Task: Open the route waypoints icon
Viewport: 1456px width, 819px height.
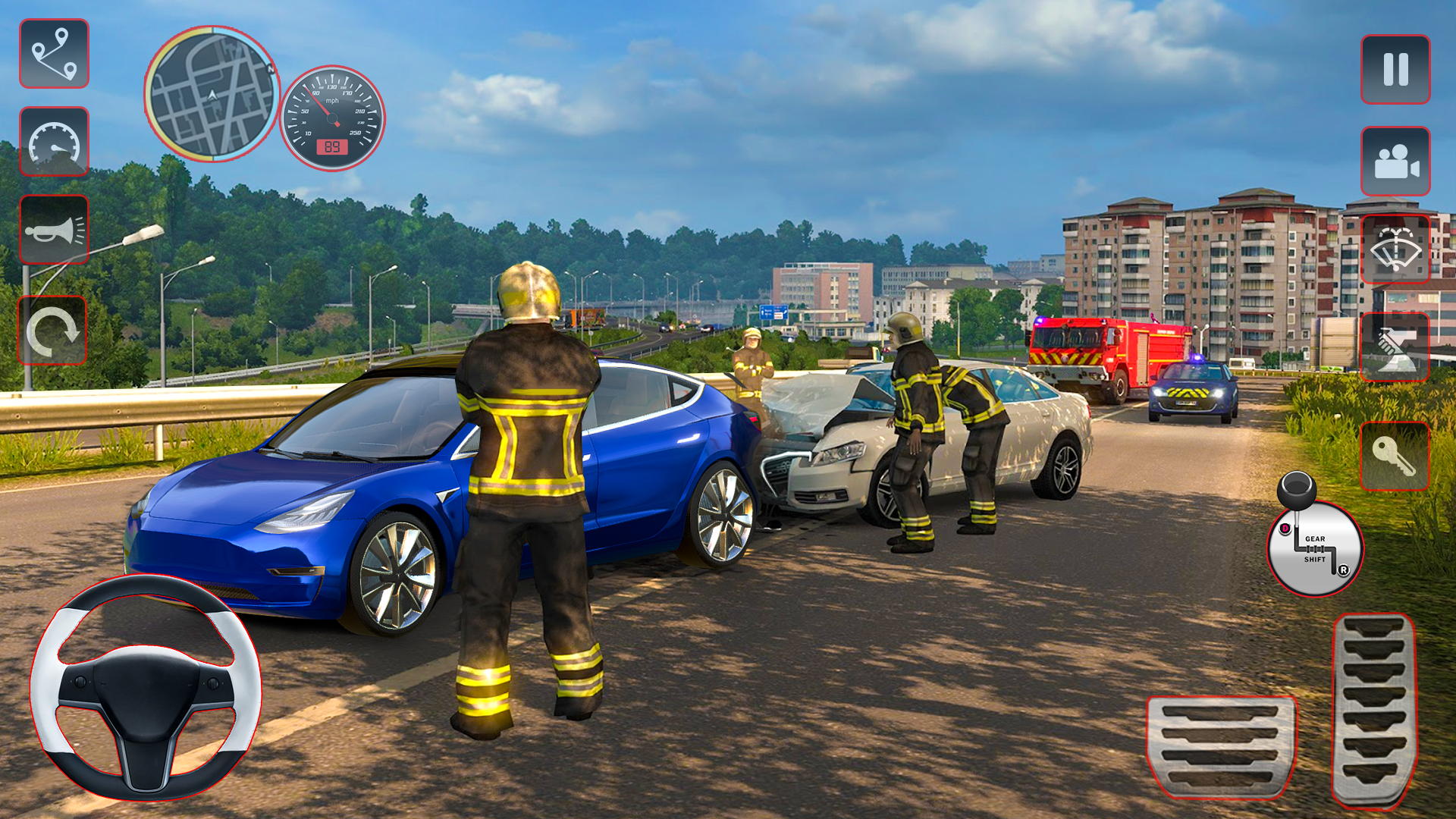Action: coord(53,53)
